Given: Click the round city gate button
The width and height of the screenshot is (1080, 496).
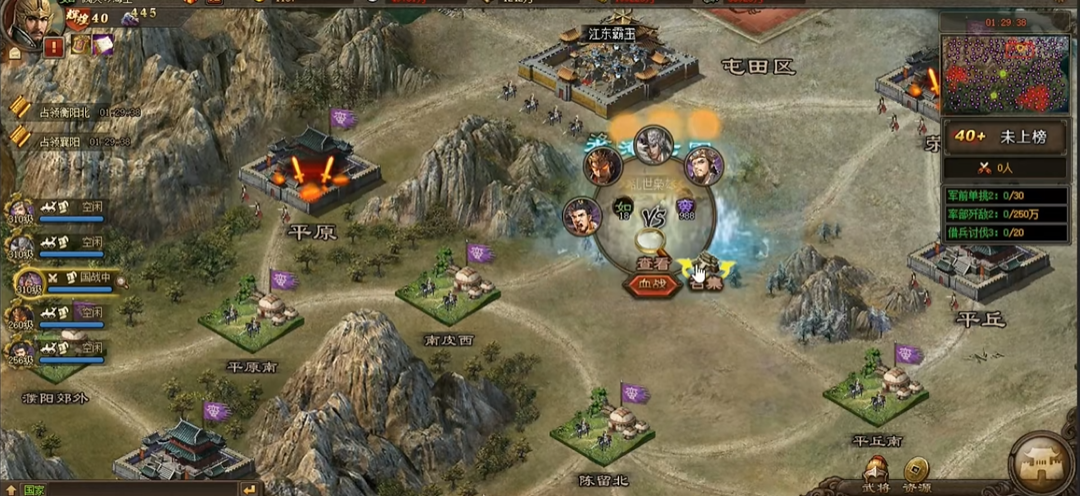Looking at the screenshot, I should 1041,464.
